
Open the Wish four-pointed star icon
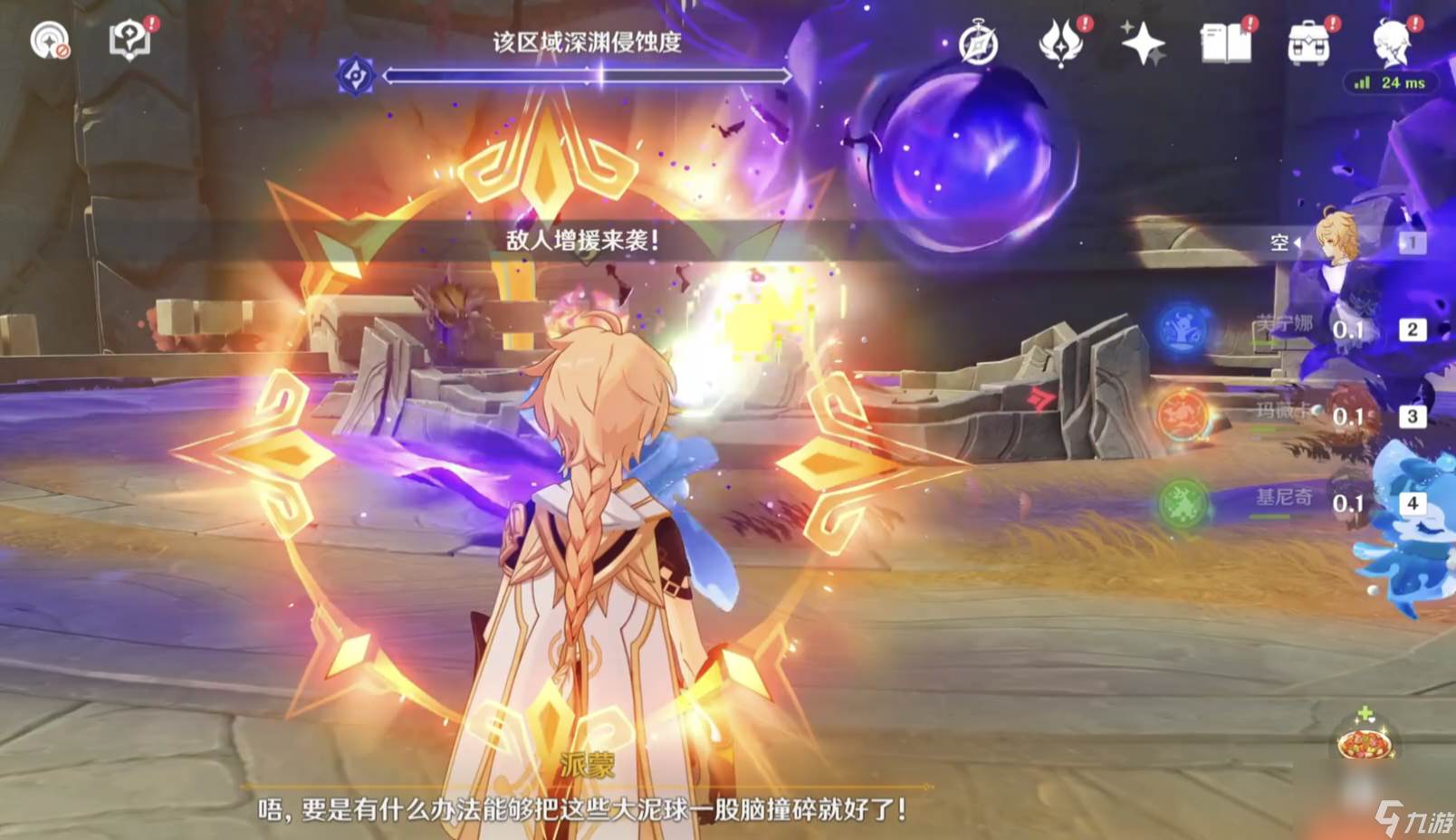(x=1143, y=43)
